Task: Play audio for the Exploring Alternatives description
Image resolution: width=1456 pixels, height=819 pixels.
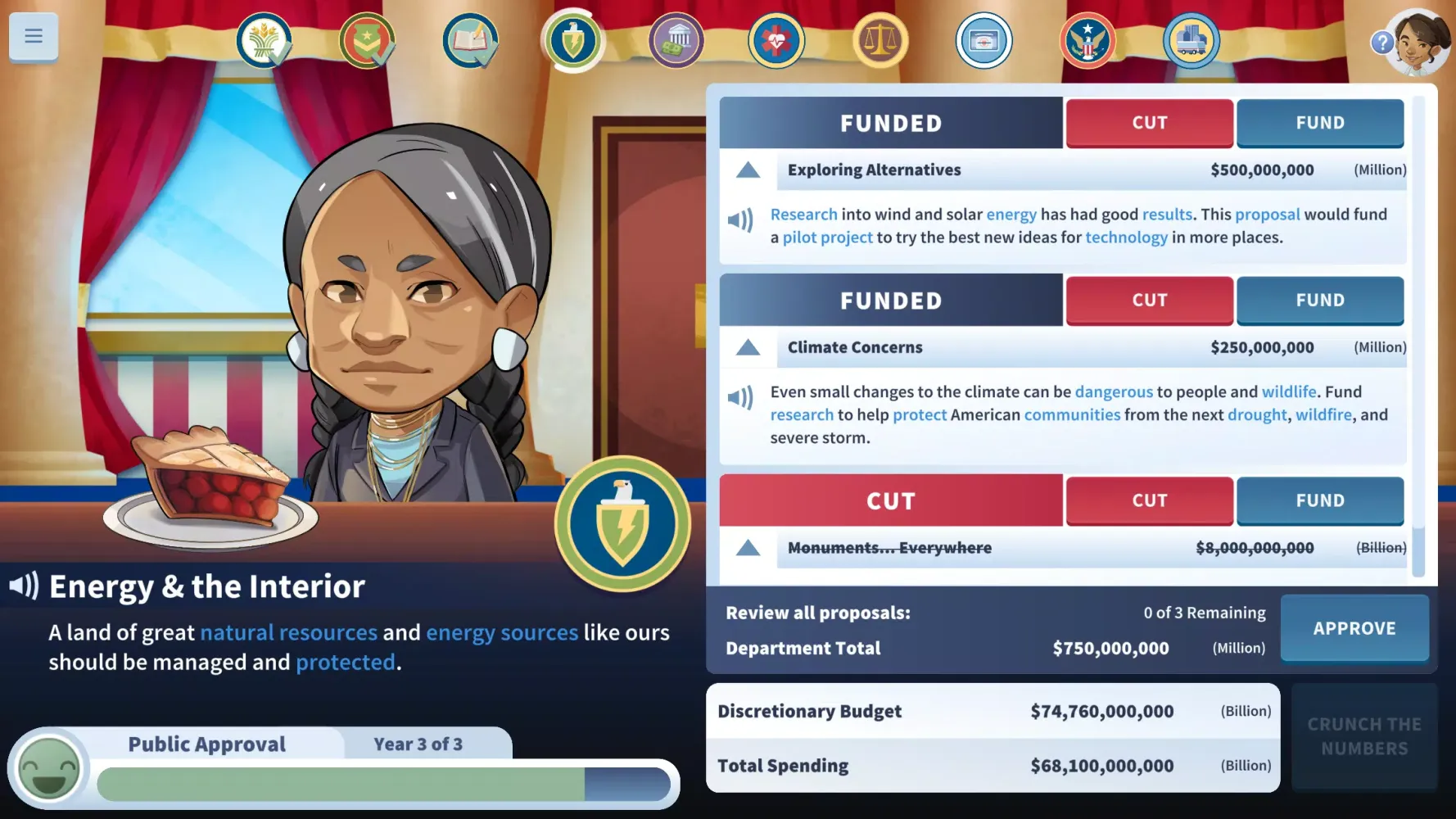Action: click(740, 219)
